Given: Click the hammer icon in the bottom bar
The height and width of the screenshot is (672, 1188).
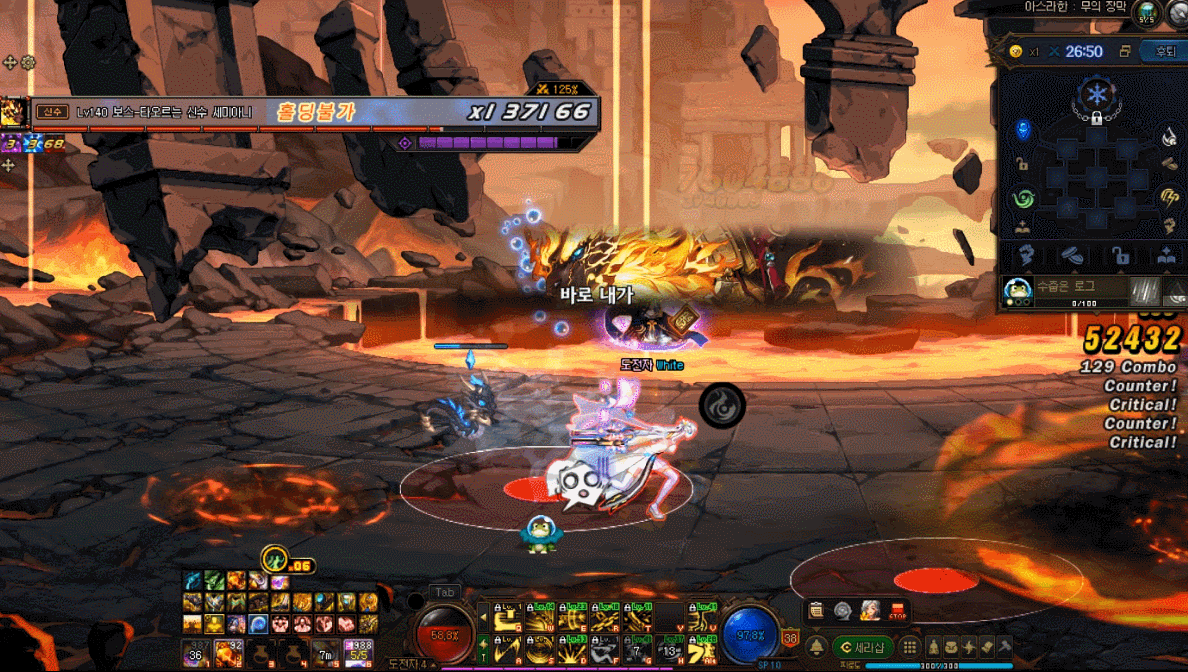Looking at the screenshot, I should pyautogui.click(x=1005, y=647).
